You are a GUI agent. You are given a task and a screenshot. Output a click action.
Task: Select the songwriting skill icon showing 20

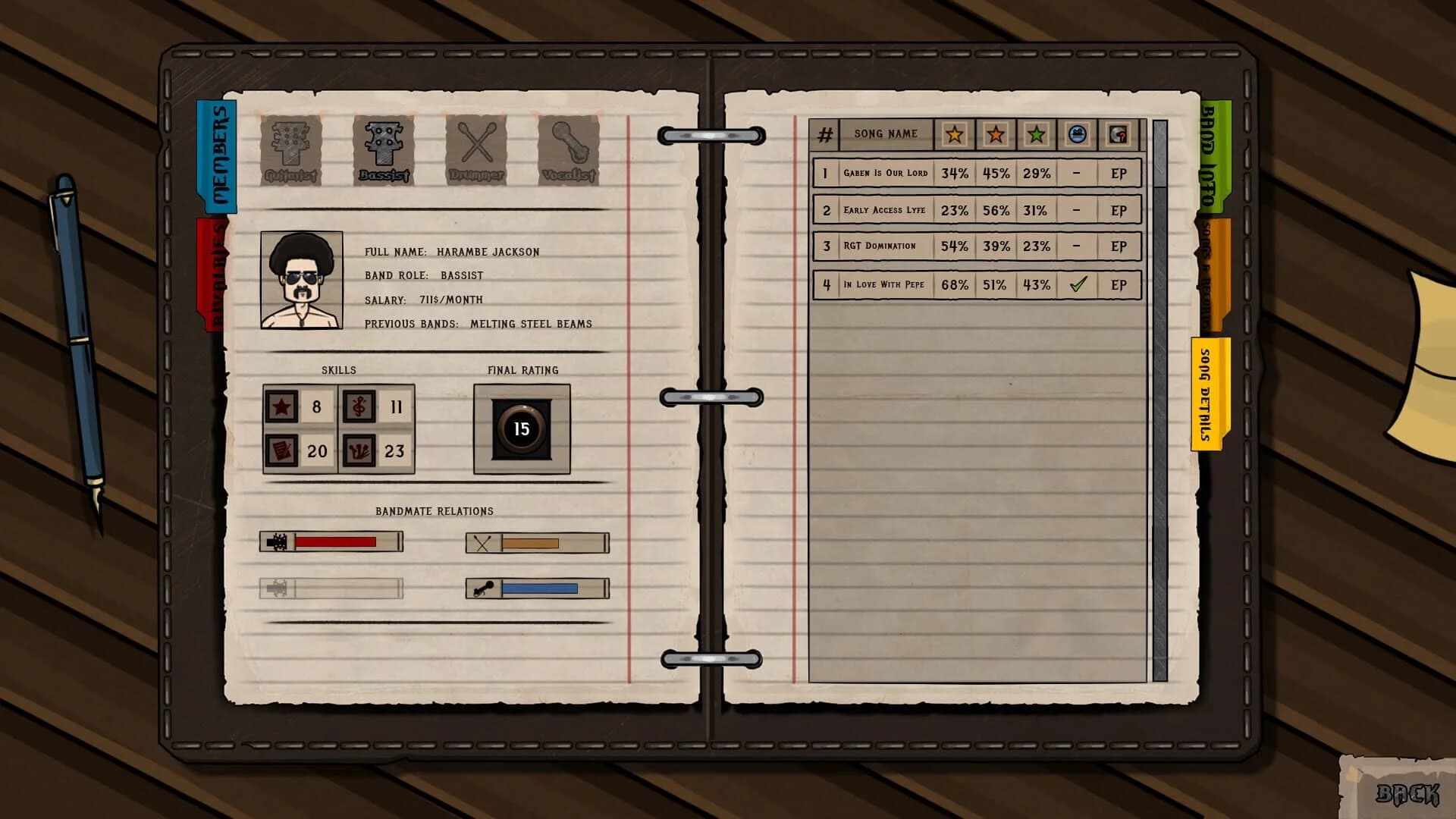click(x=282, y=451)
